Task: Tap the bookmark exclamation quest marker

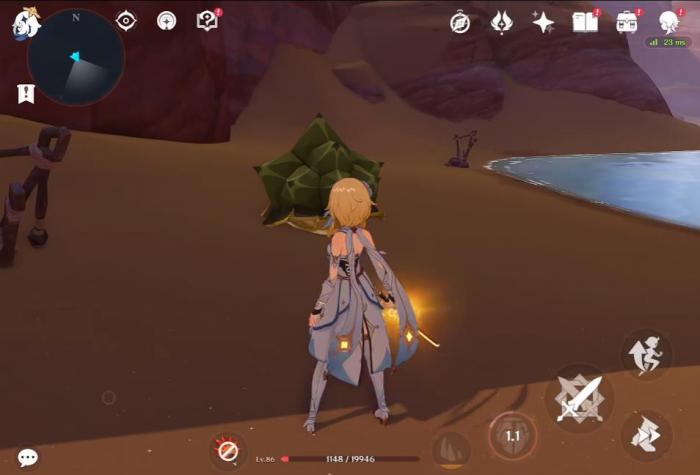Action: tap(25, 94)
